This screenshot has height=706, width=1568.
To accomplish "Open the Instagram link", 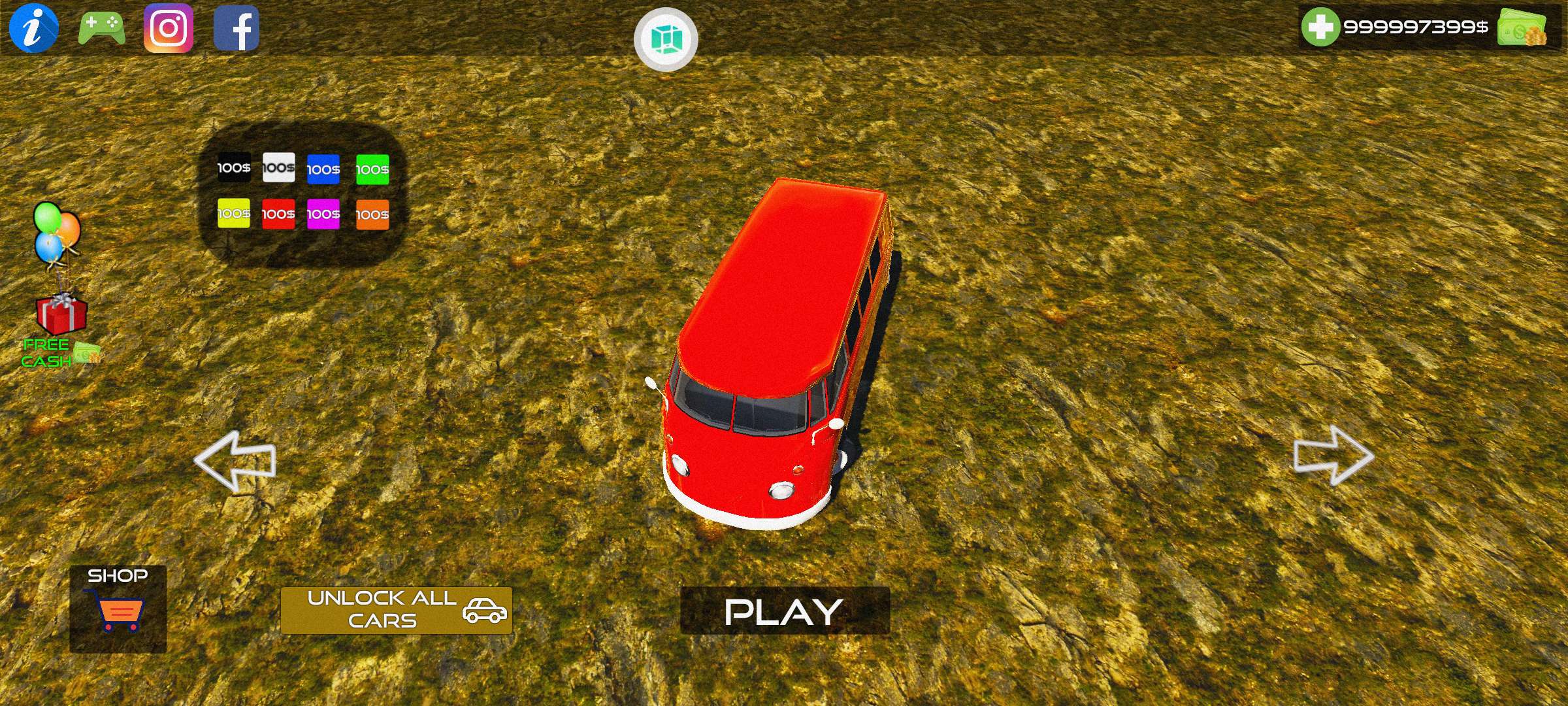I will pos(169,28).
